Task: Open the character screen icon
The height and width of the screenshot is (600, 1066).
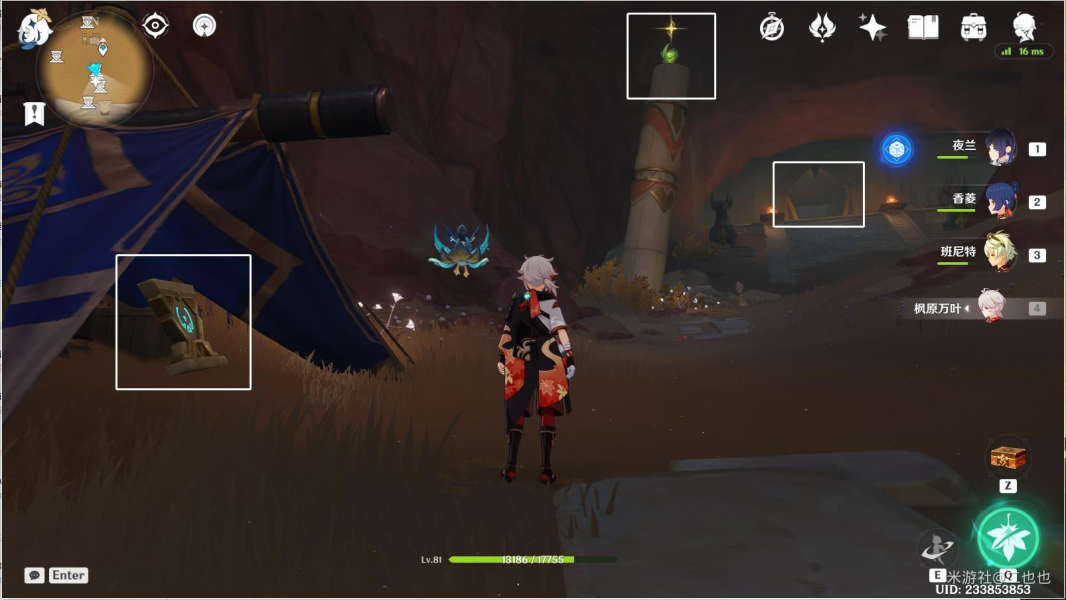Action: coord(1024,26)
